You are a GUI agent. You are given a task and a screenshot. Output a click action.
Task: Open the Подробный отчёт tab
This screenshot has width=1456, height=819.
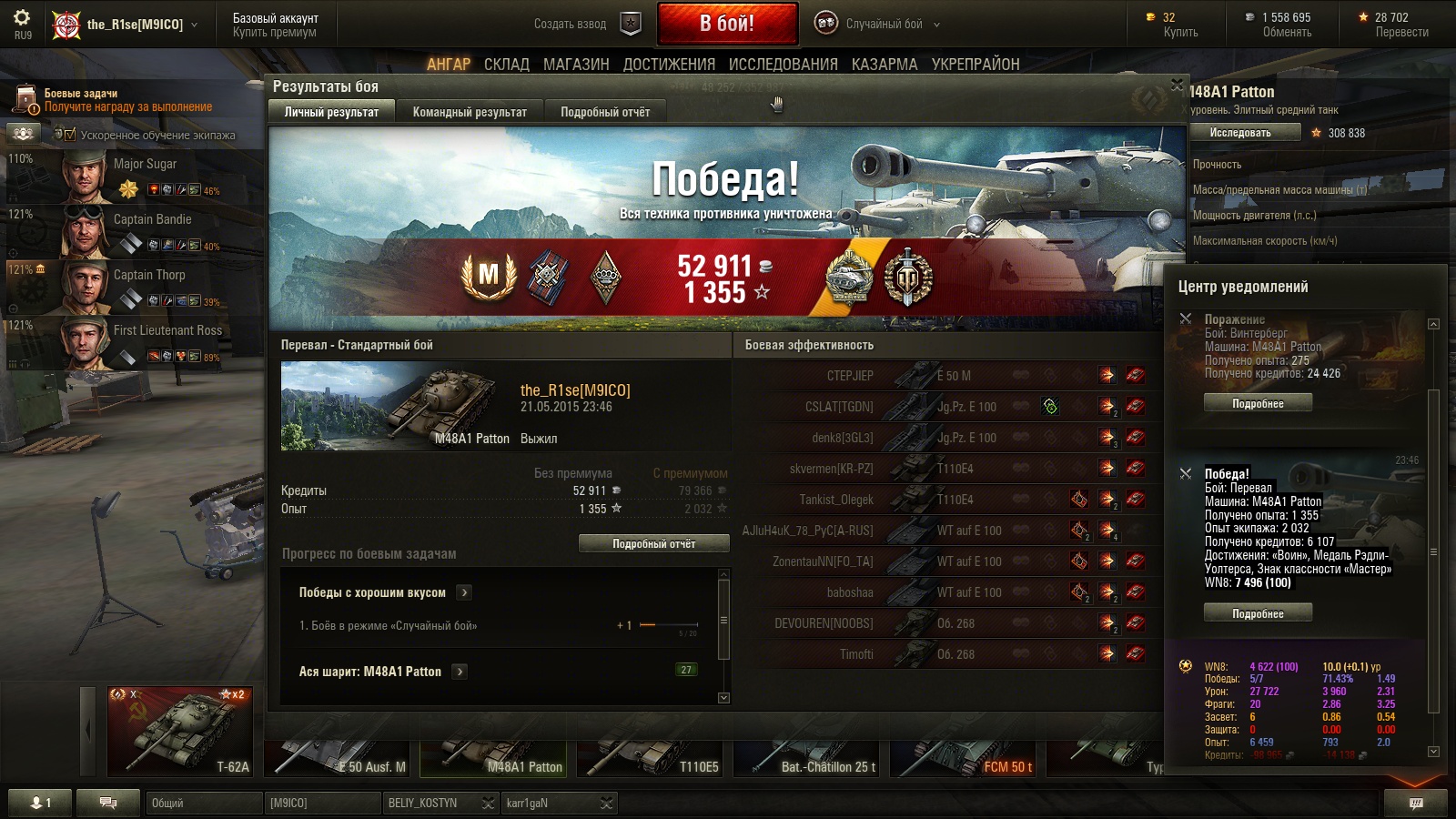(x=605, y=112)
